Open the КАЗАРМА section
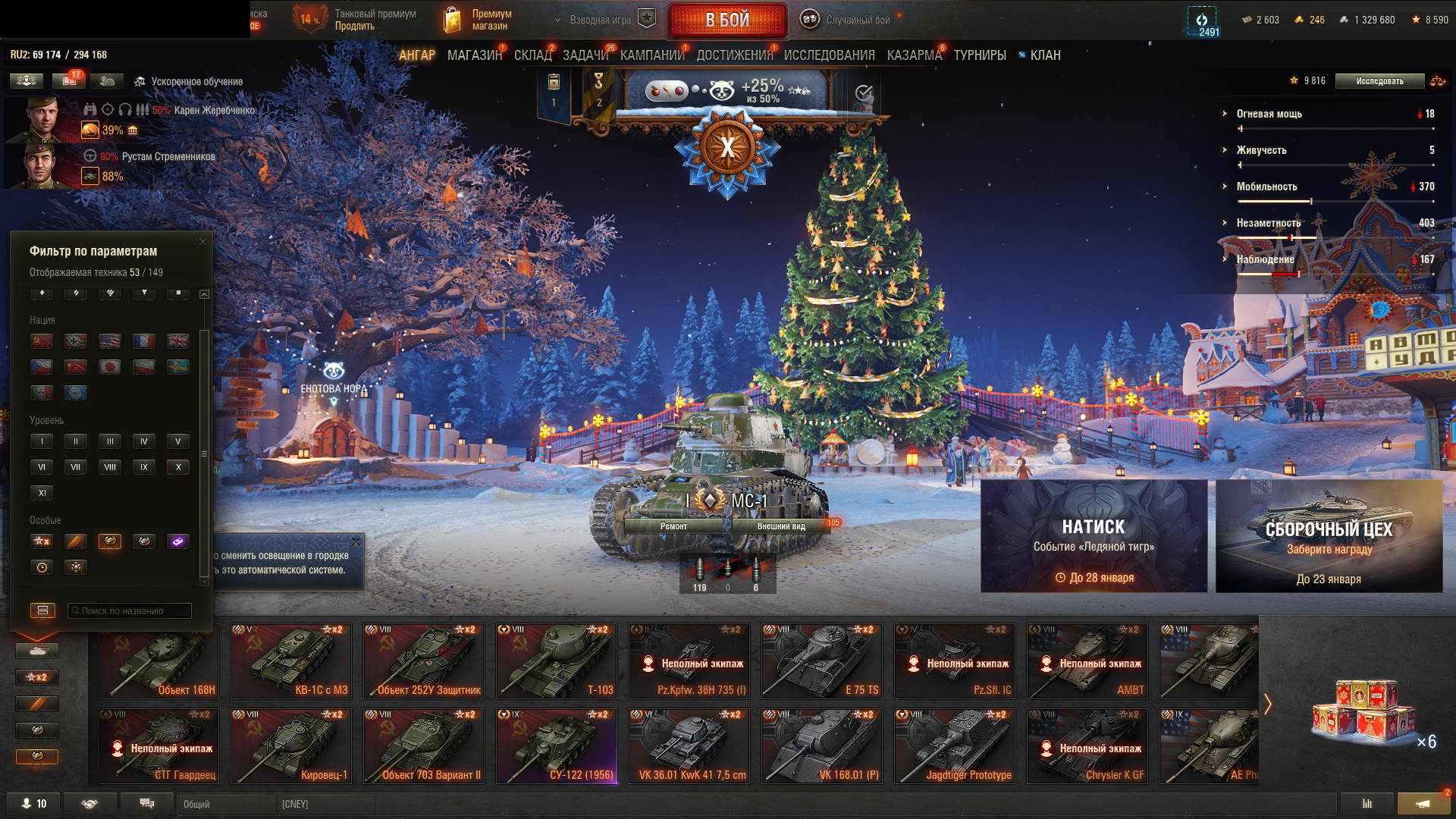Screen dimensions: 1456x819 click(914, 55)
